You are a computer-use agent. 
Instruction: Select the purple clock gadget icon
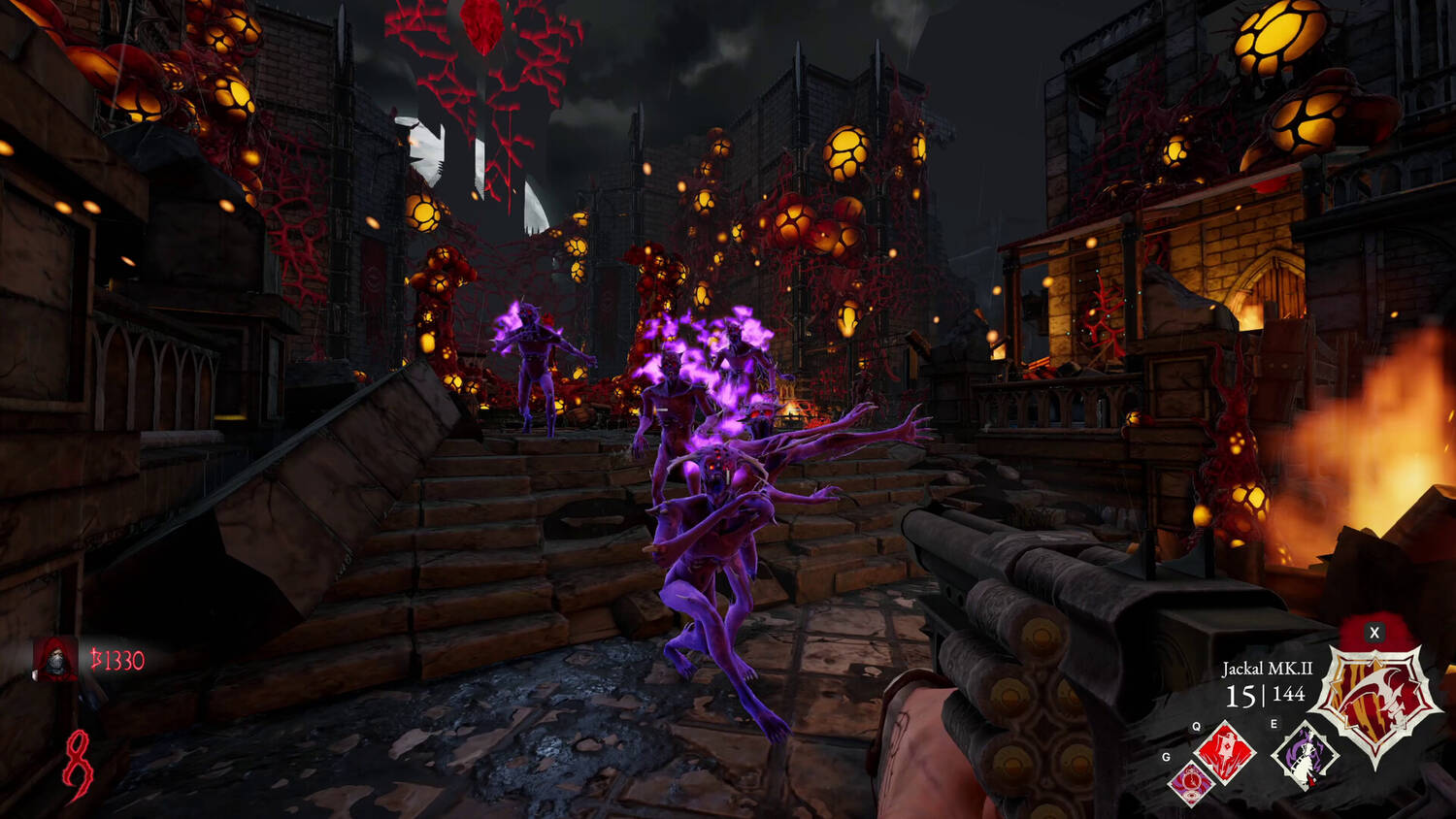point(1190,783)
